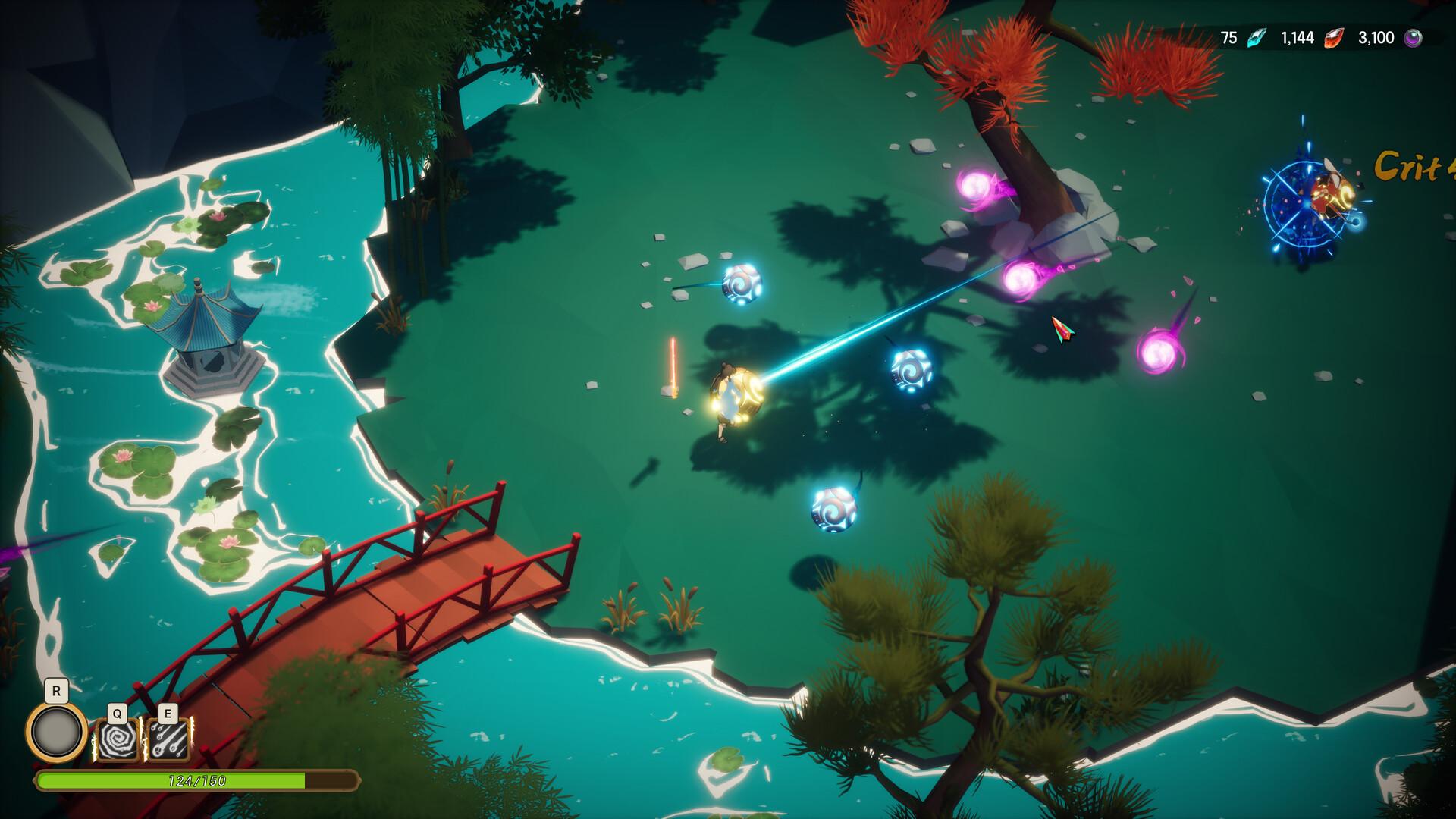This screenshot has height=819, width=1456.
Task: Click the Q keybind label on the skill
Action: pos(116,714)
